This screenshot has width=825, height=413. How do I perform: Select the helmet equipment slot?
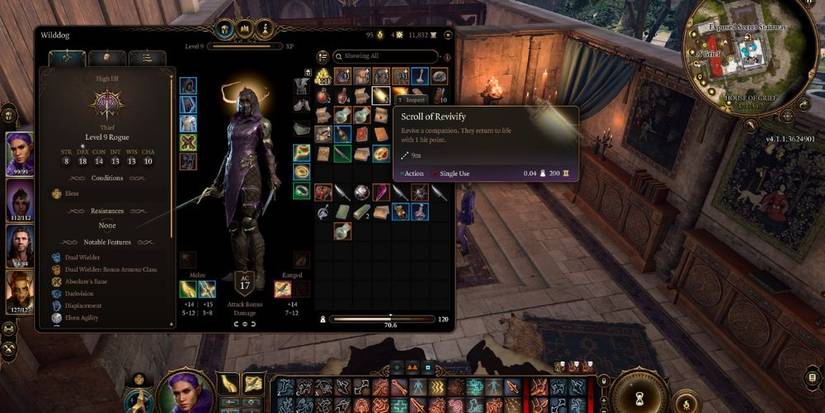[x=188, y=85]
